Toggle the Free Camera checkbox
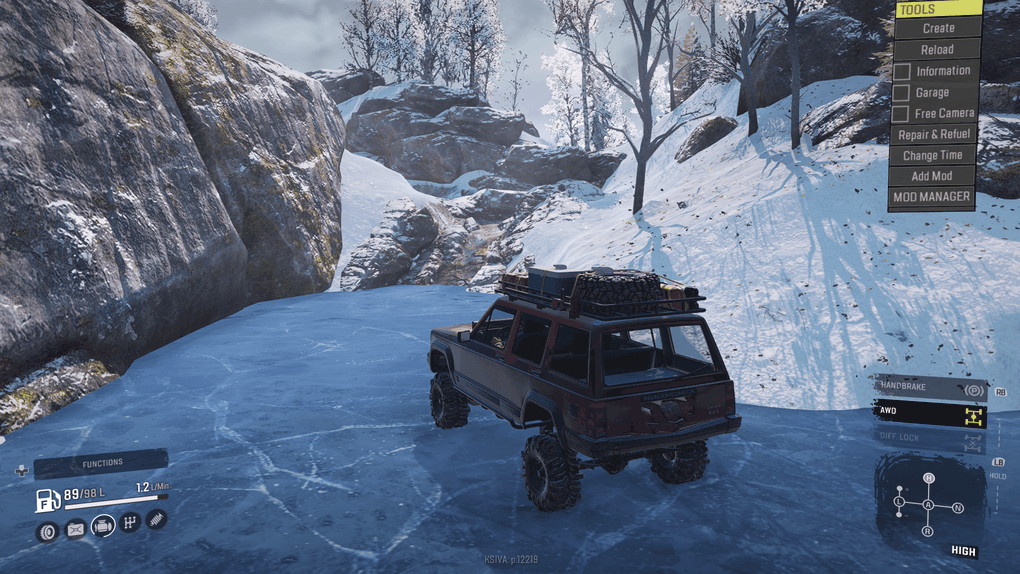Screen dimensions: 1020x574 pos(902,114)
